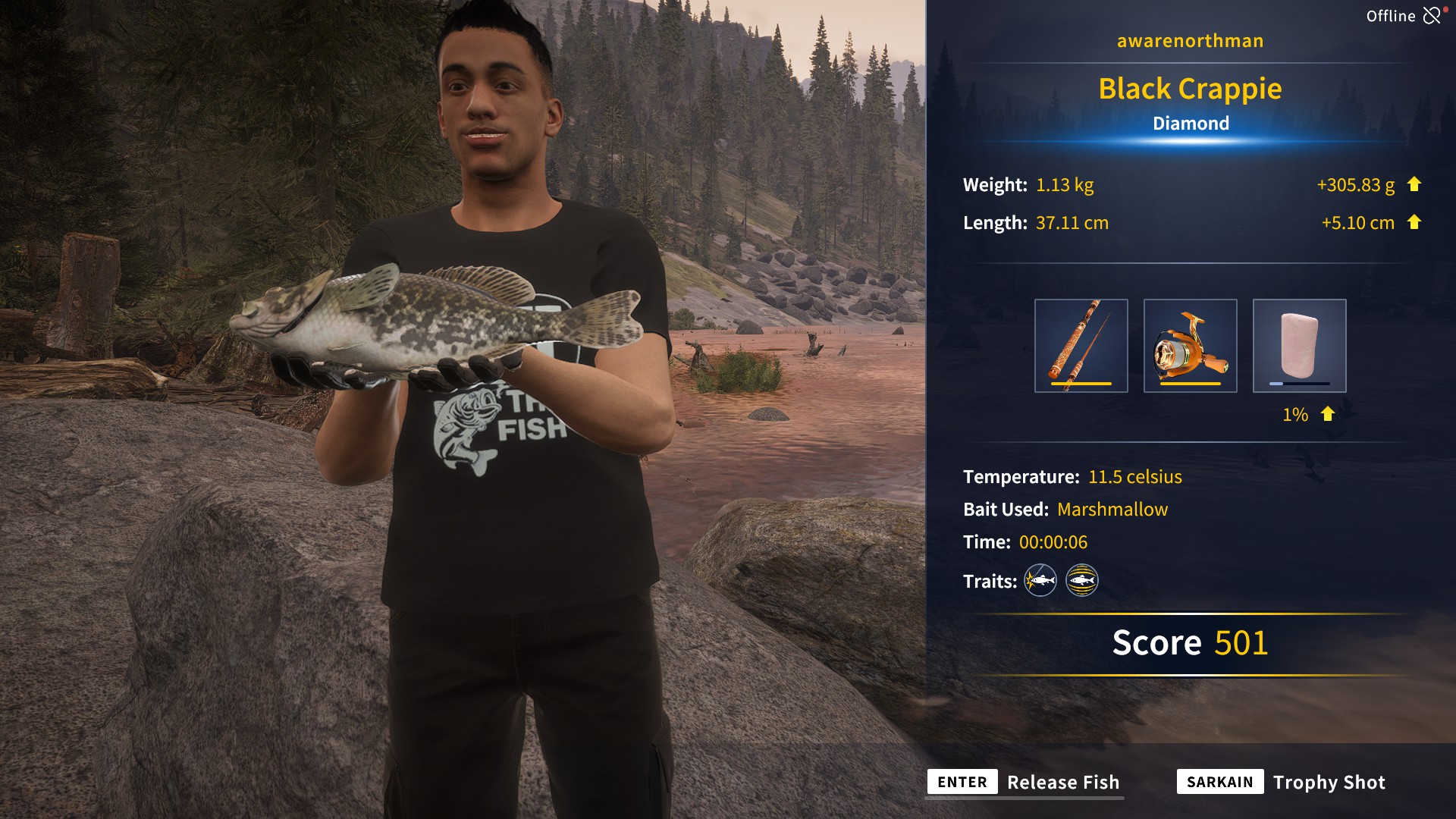This screenshot has height=819, width=1456.
Task: Click the Offline connection status icon
Action: click(1431, 16)
